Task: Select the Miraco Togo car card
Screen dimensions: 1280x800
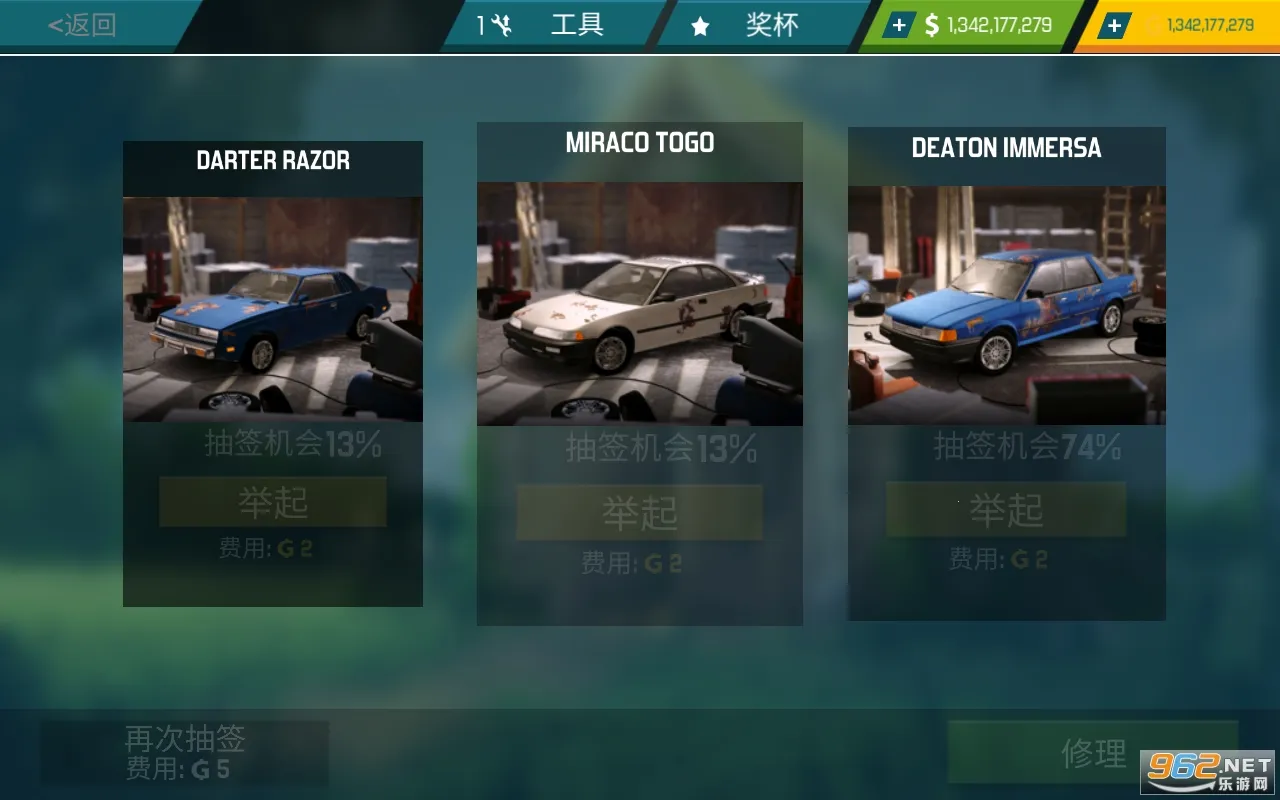Action: (639, 303)
